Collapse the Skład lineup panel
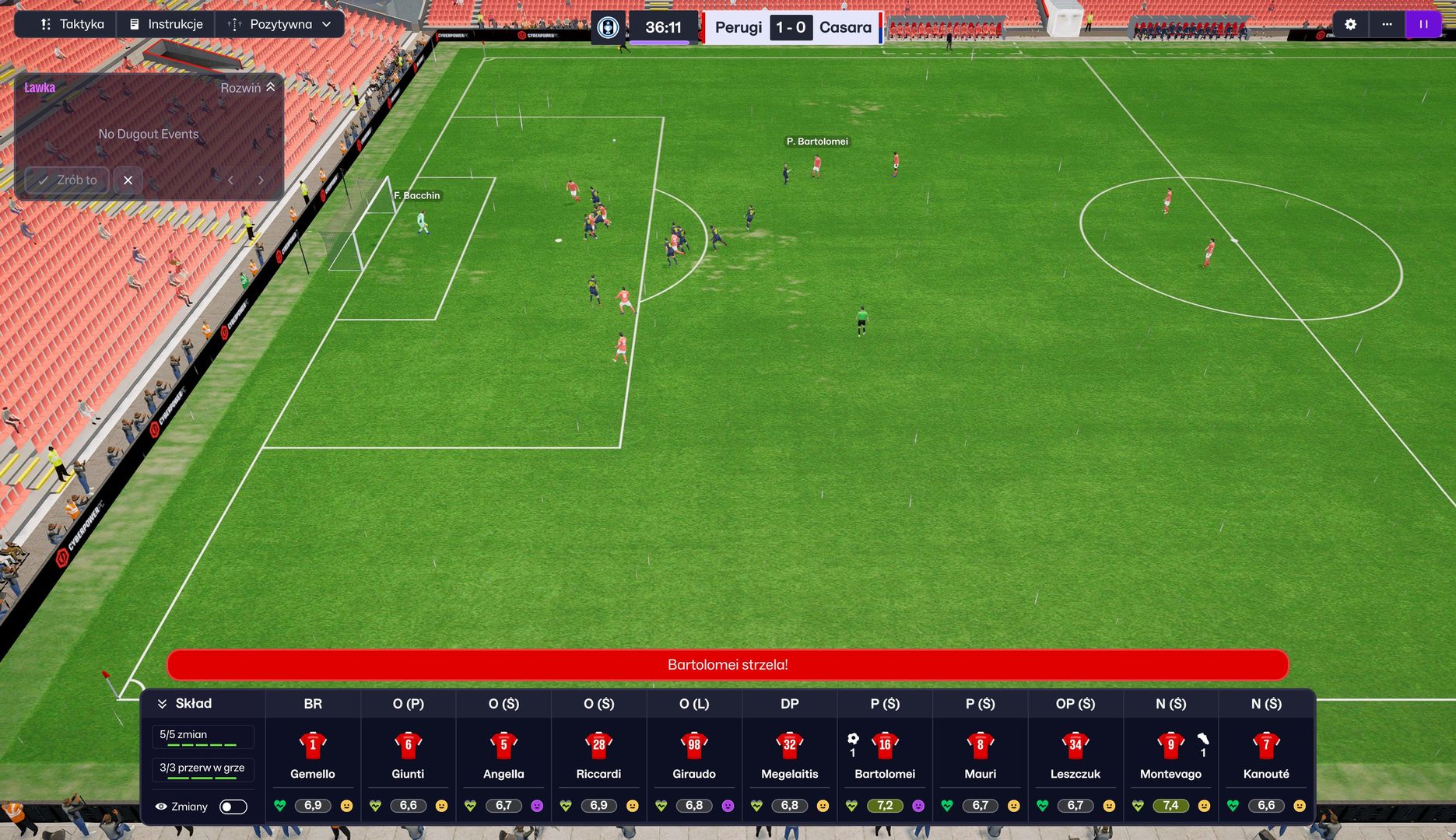 (162, 704)
